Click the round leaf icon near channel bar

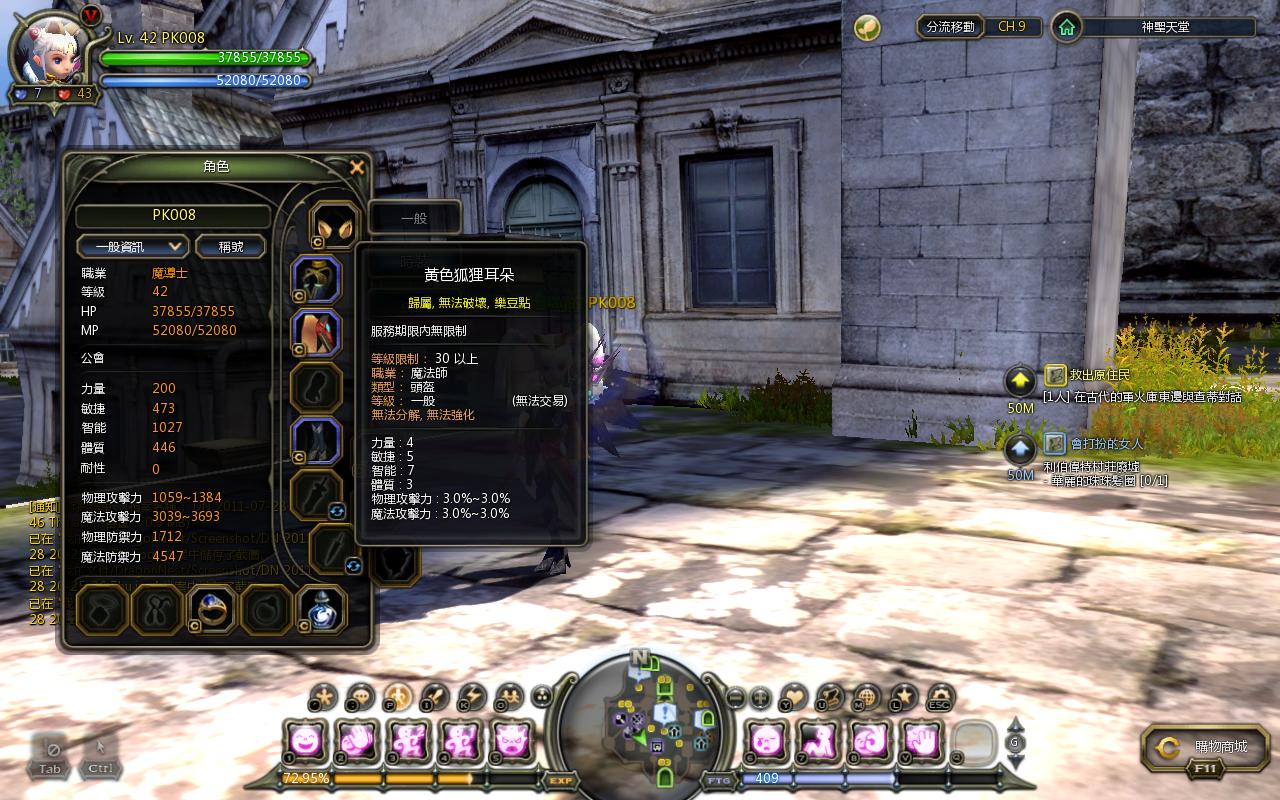(867, 28)
